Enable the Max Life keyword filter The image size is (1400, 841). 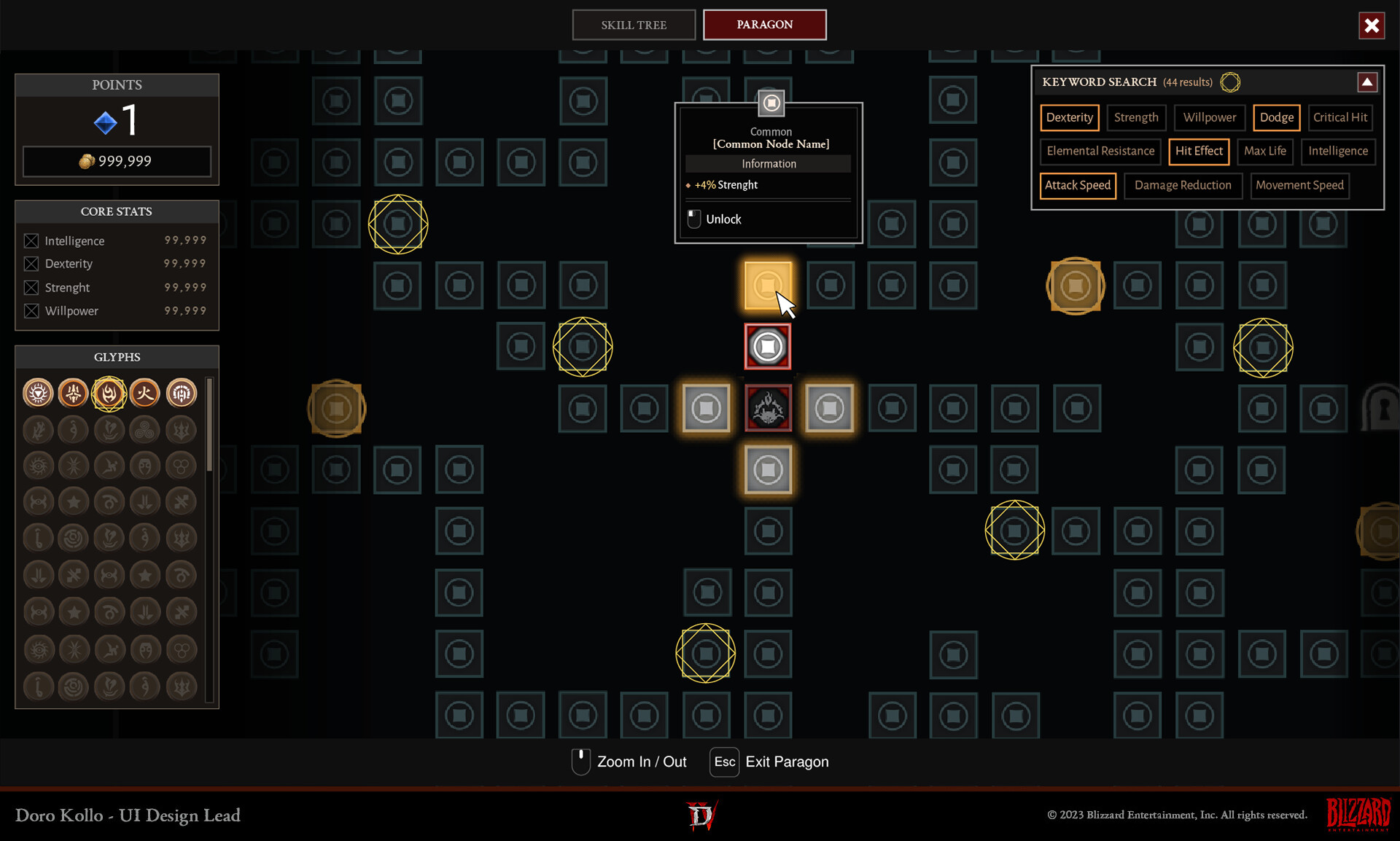click(x=1264, y=151)
